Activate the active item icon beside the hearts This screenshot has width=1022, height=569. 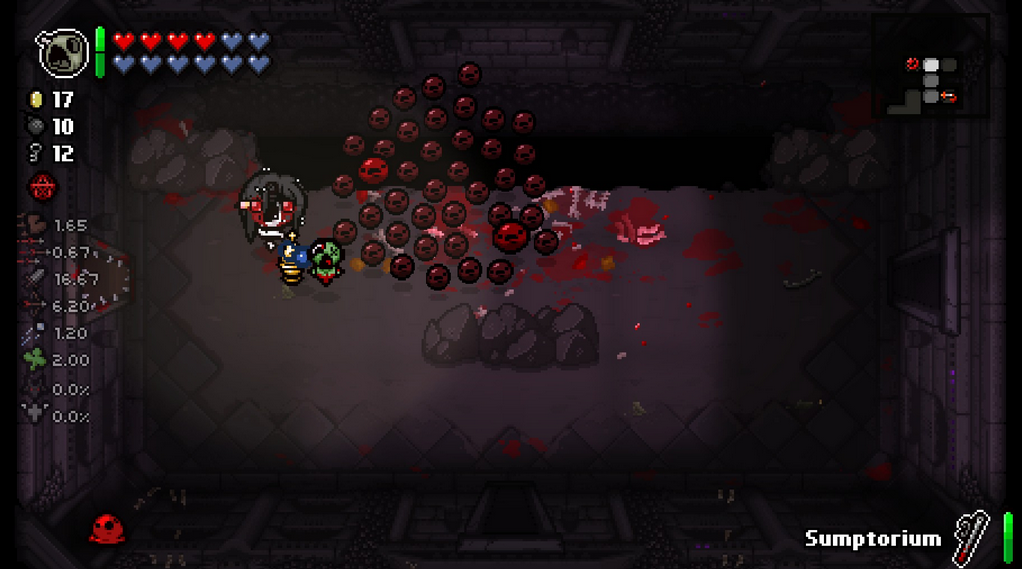(63, 51)
